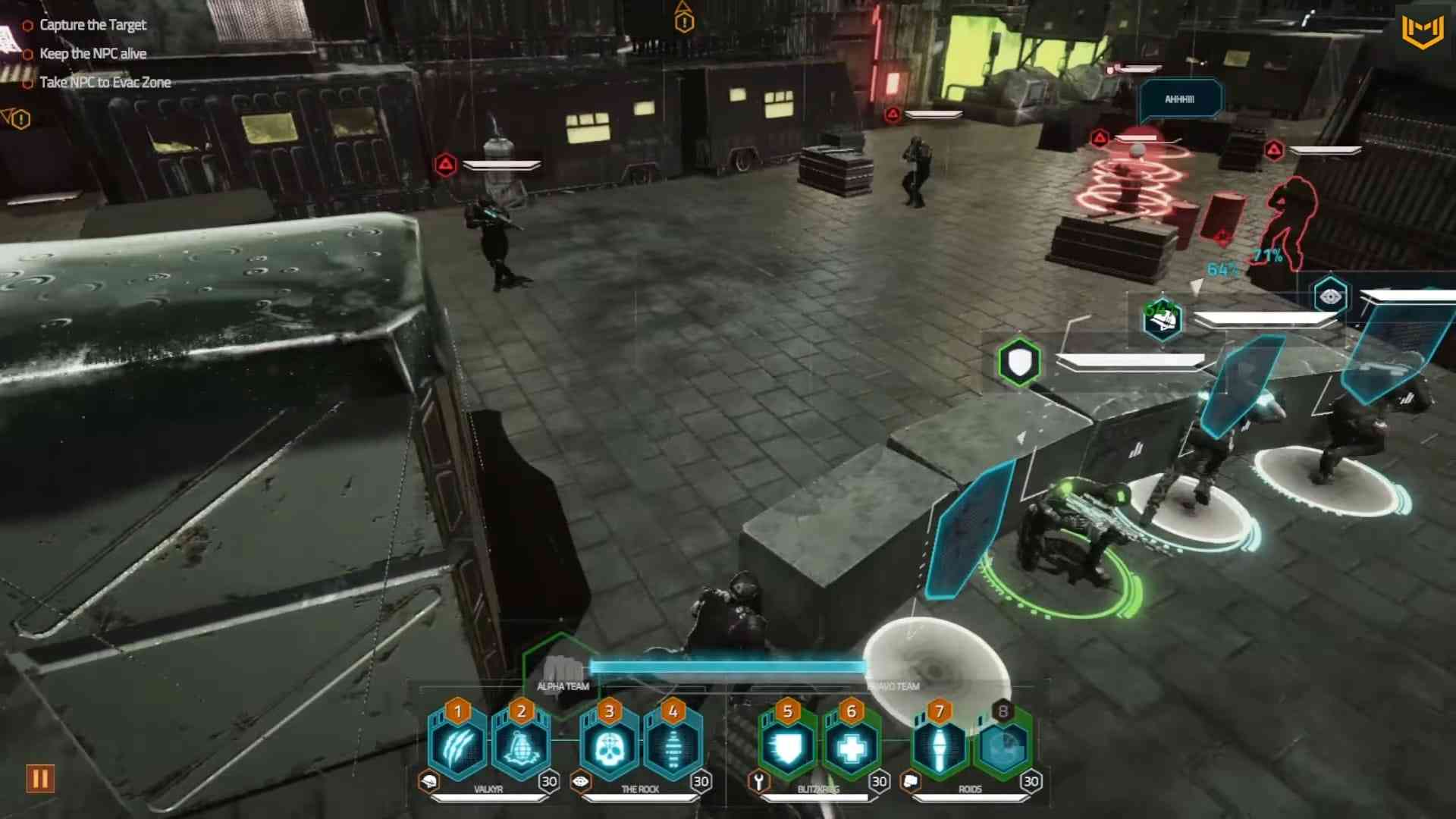Select the squad unit with eye badge
Screen dimensions: 1456x819
[x=1330, y=297]
